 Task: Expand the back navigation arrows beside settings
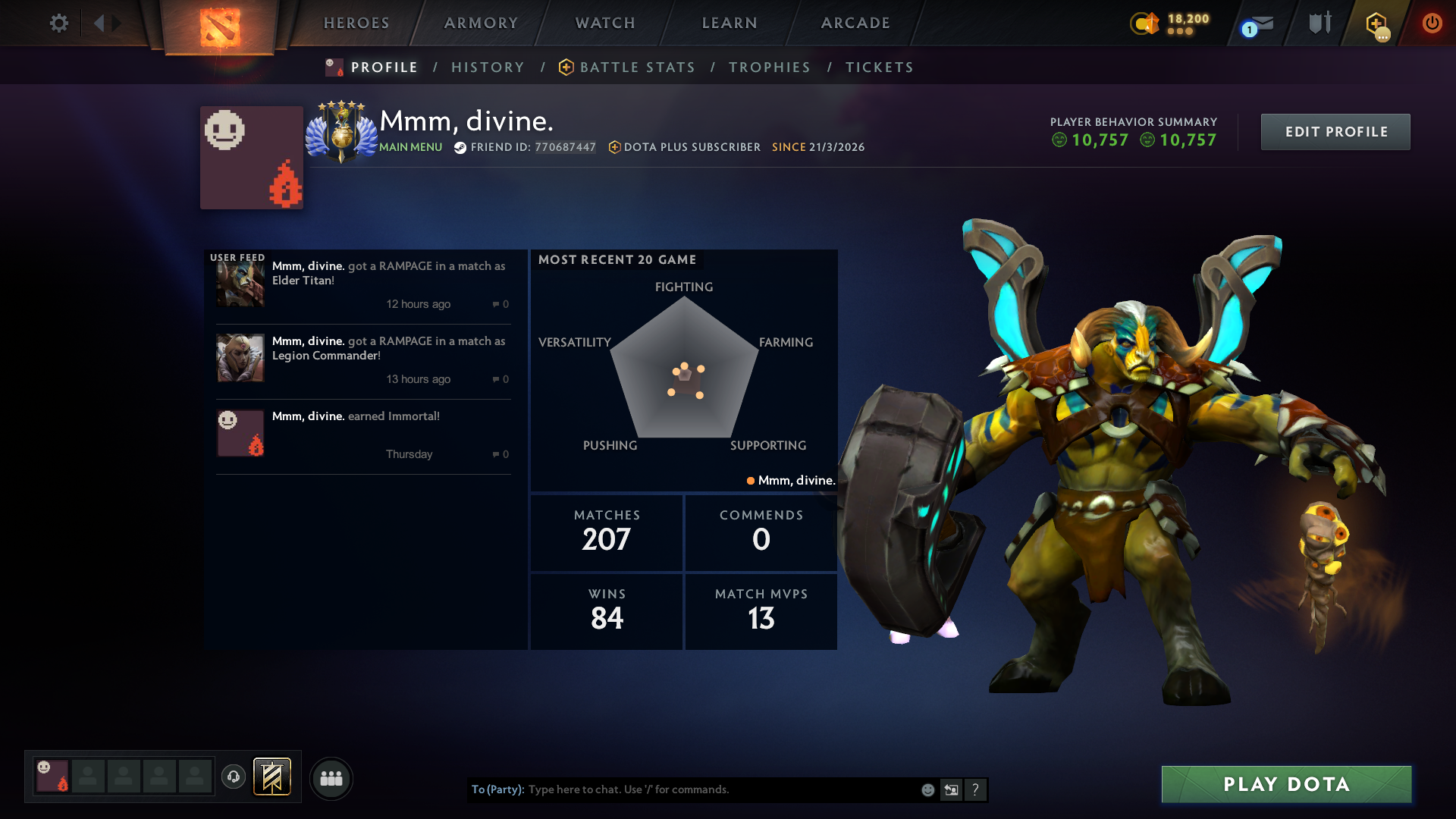[x=102, y=24]
